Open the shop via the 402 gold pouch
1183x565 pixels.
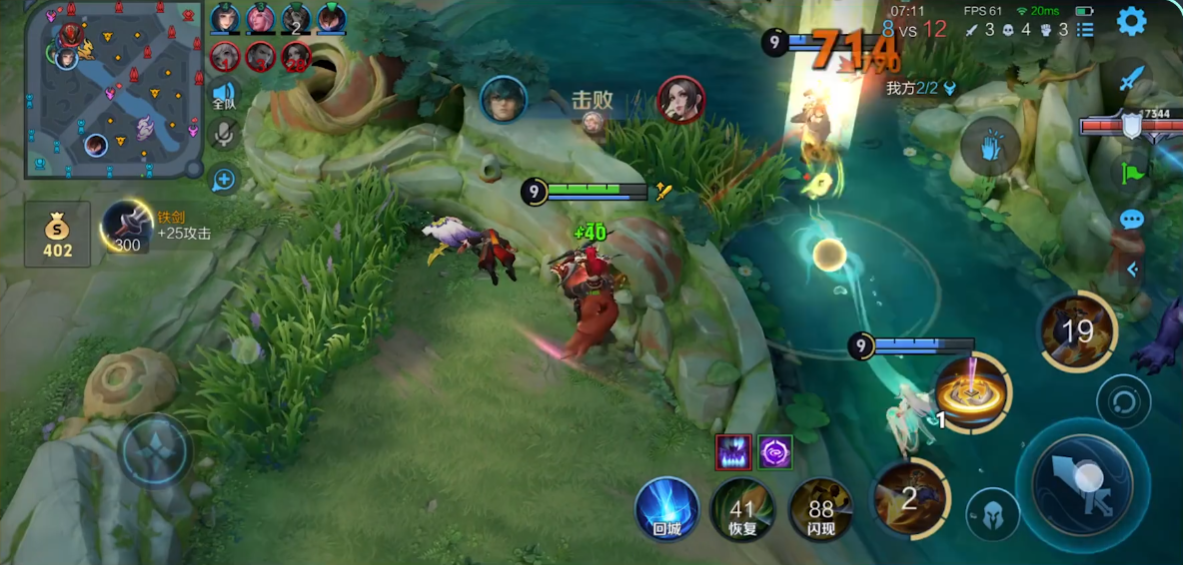pyautogui.click(x=57, y=235)
